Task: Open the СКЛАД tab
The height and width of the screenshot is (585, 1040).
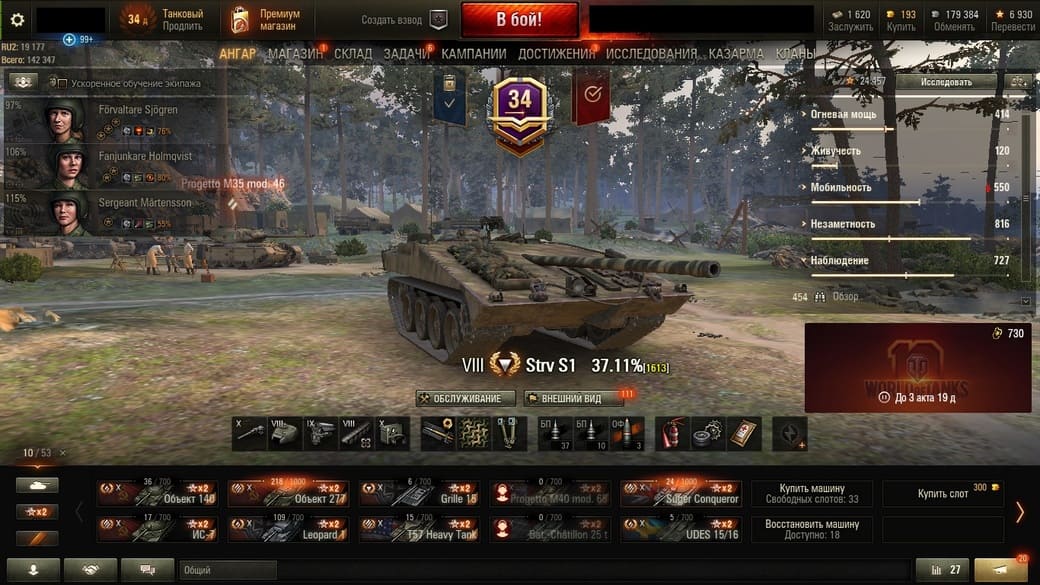Action: pos(353,53)
